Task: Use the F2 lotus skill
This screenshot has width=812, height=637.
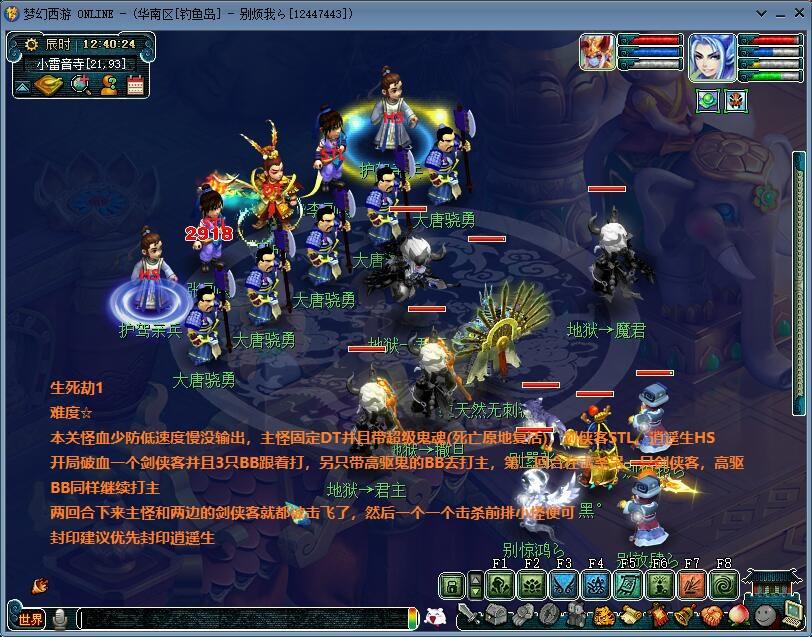Action: click(x=532, y=585)
